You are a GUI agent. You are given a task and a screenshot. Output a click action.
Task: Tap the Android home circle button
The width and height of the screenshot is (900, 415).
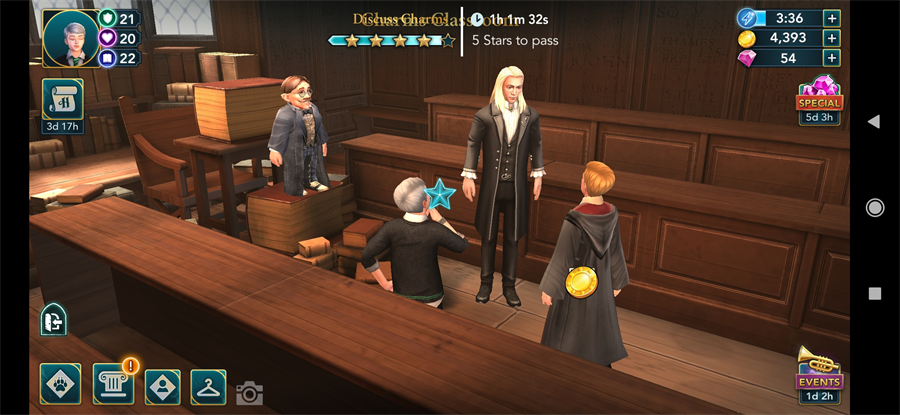coord(875,207)
